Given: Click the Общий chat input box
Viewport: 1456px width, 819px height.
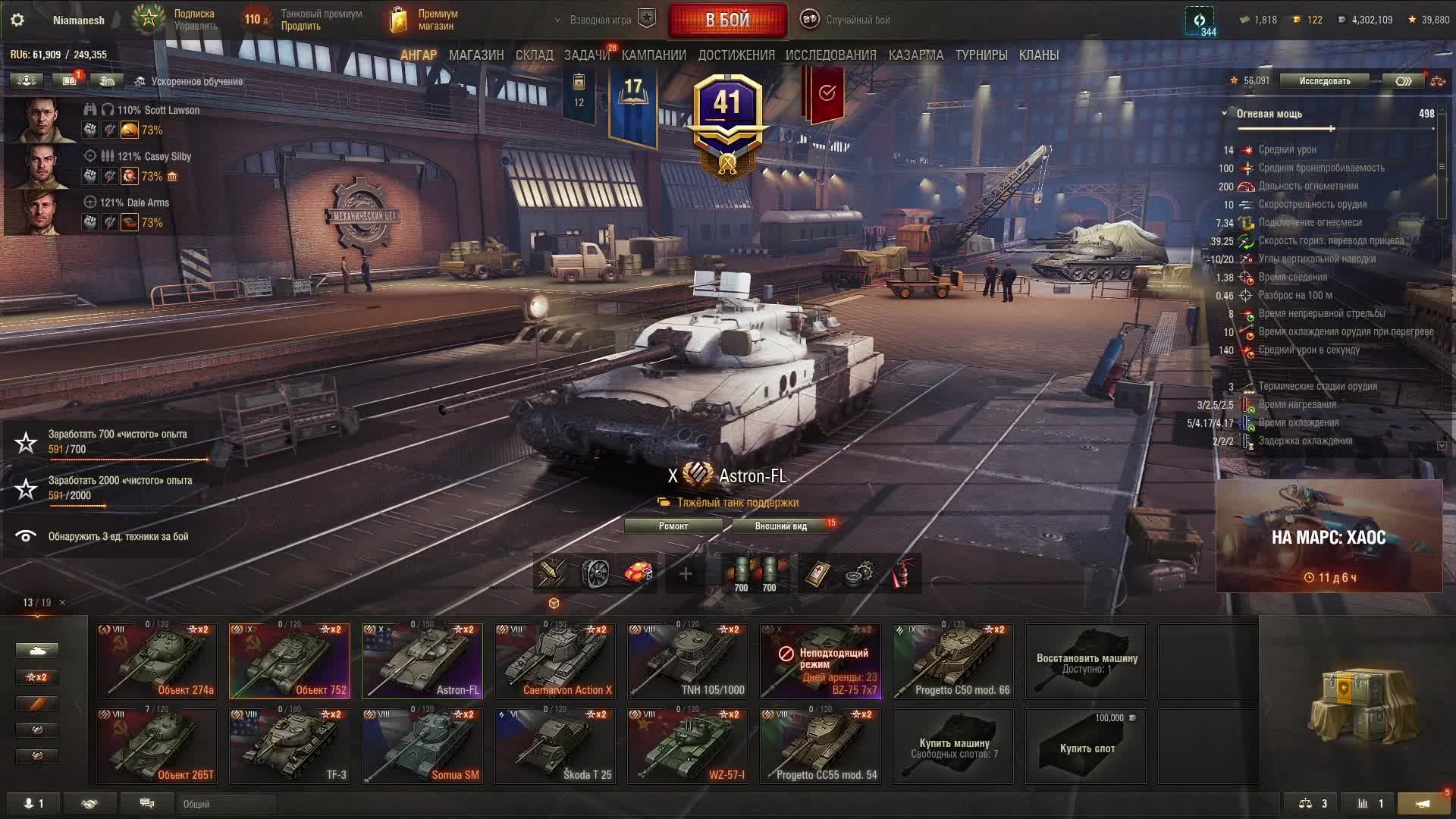Looking at the screenshot, I should pos(227,804).
